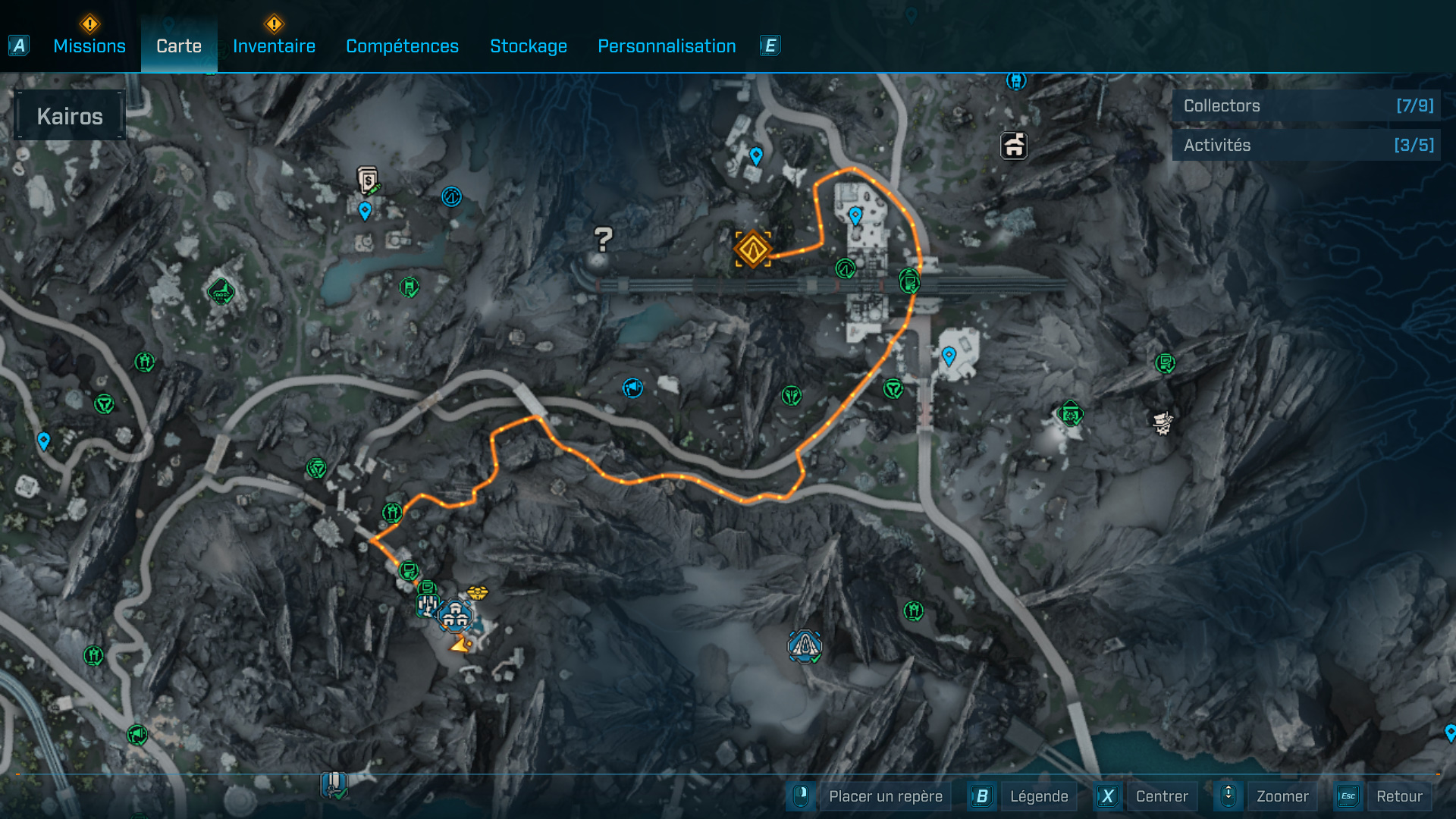Select the orange diamond mission objective marker
The height and width of the screenshot is (819, 1456).
point(752,249)
